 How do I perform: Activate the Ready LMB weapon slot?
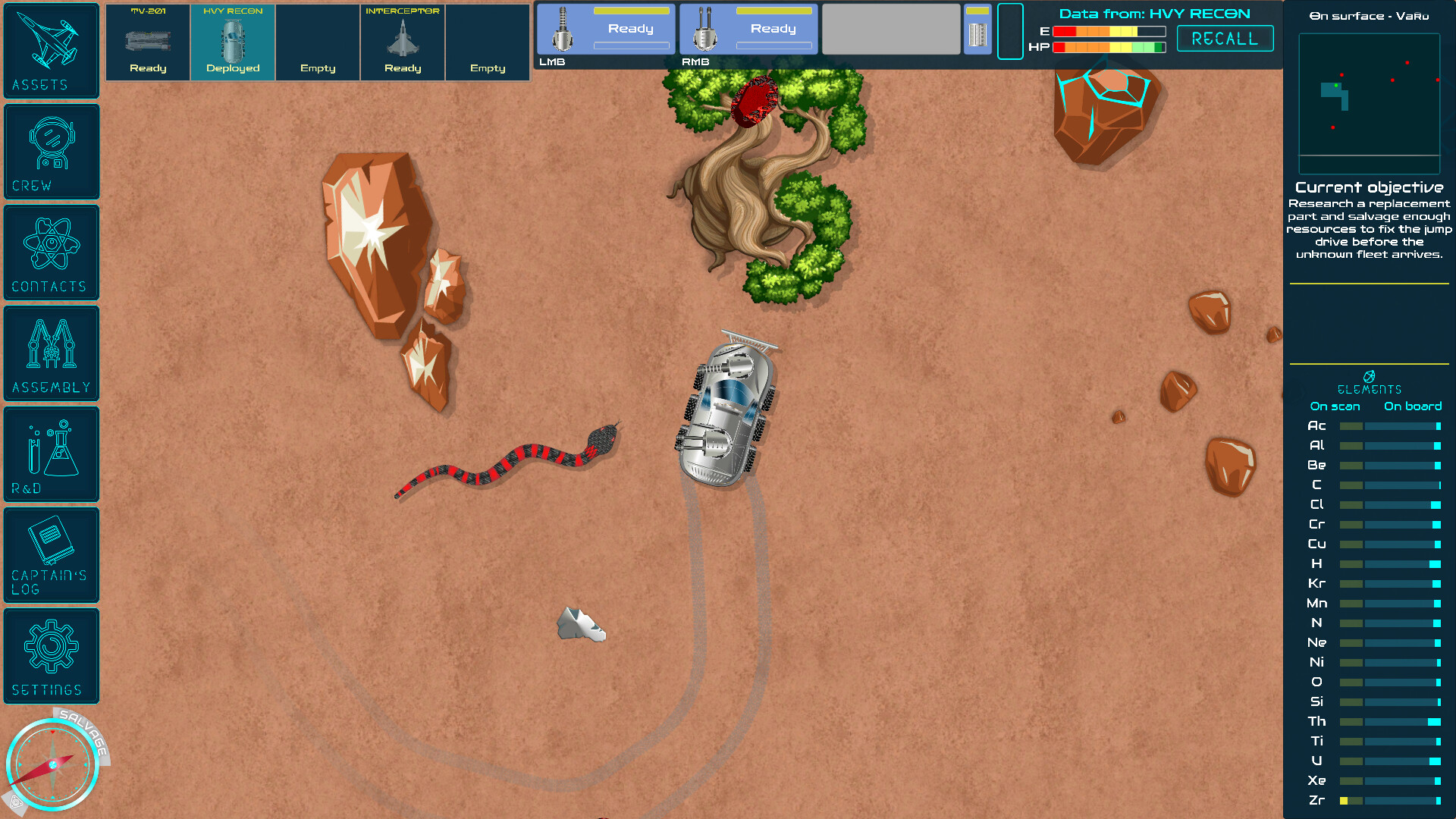630,29
